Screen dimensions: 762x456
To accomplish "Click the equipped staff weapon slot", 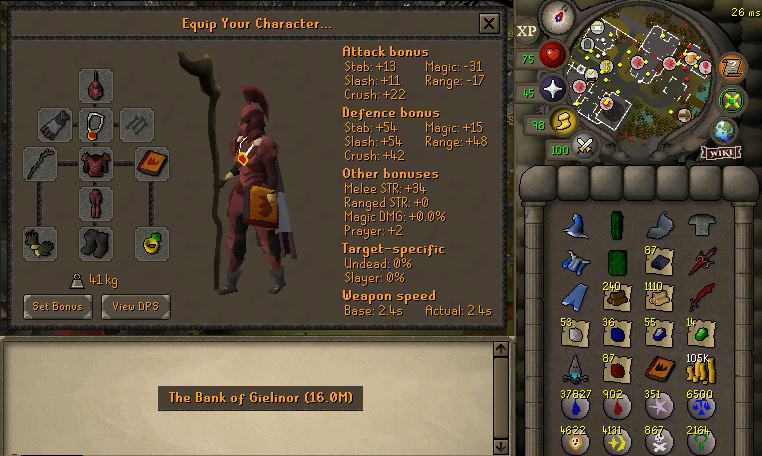I will [x=41, y=163].
